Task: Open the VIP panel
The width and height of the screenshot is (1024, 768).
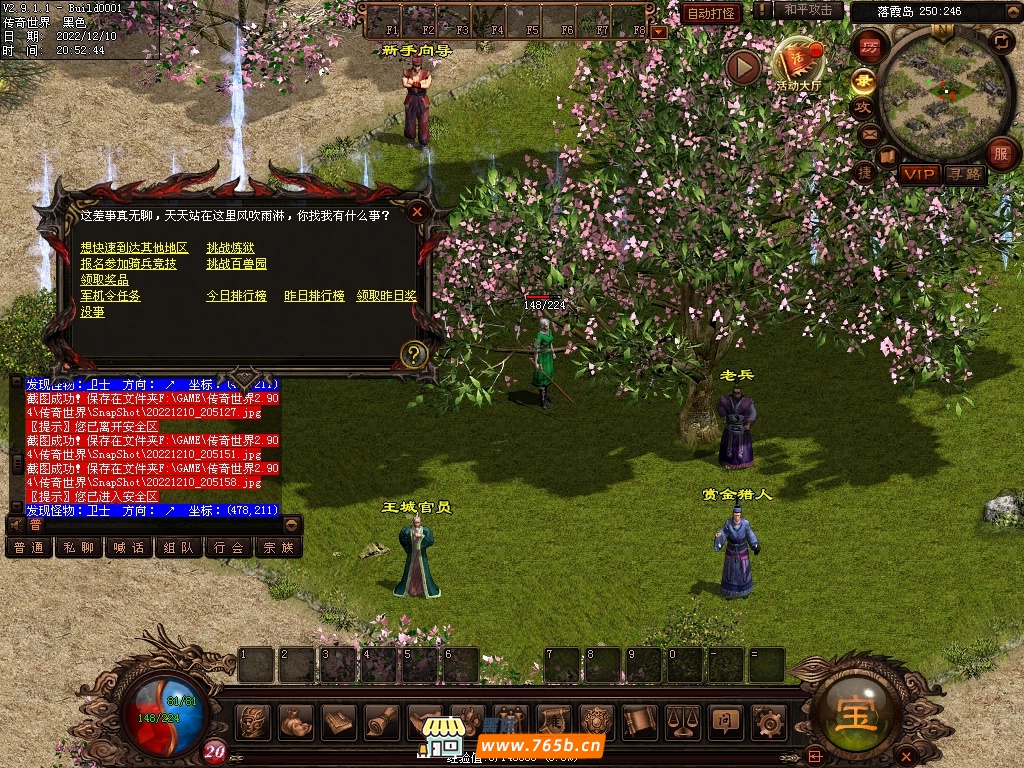Action: [x=919, y=174]
